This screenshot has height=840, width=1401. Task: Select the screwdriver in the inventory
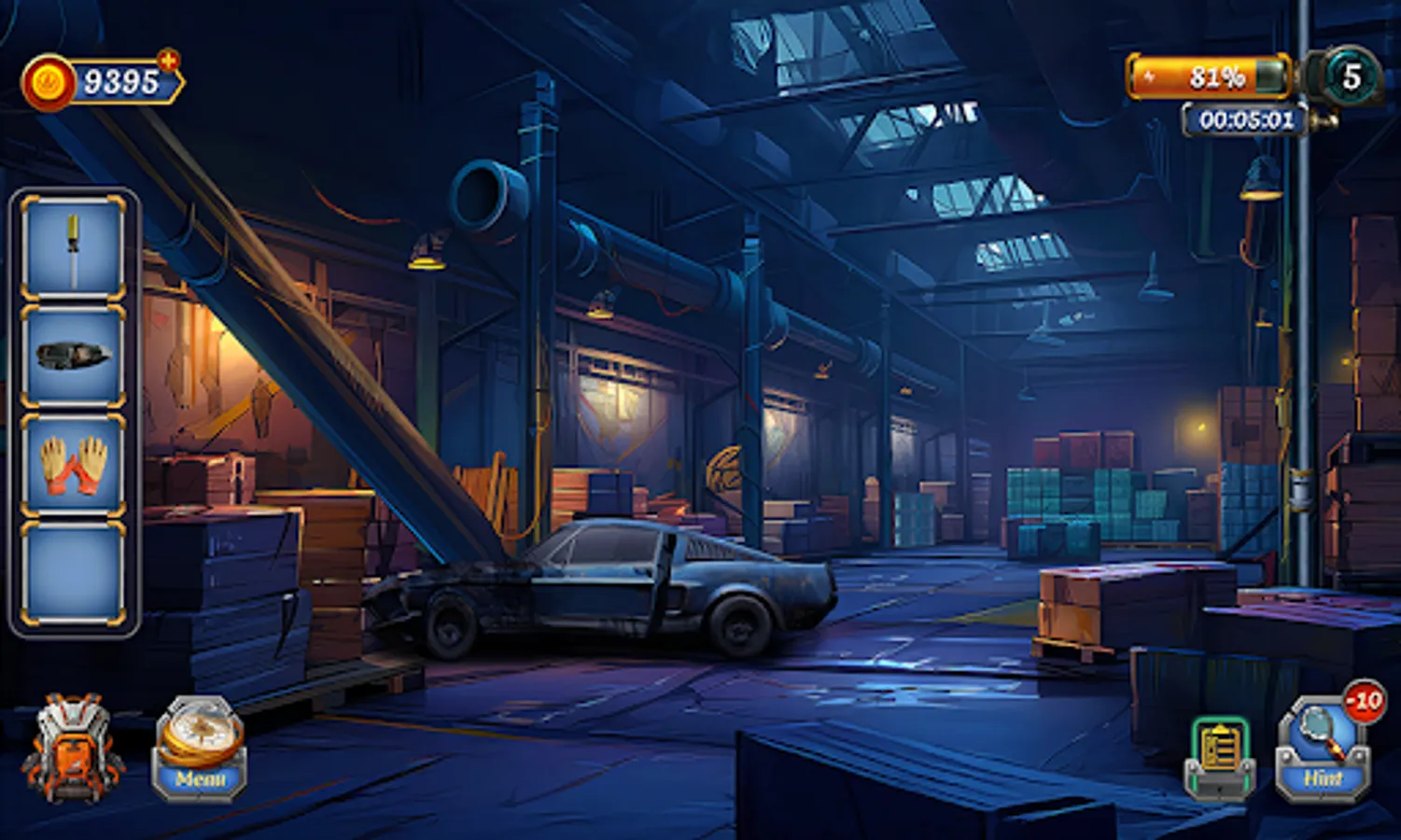[73, 245]
